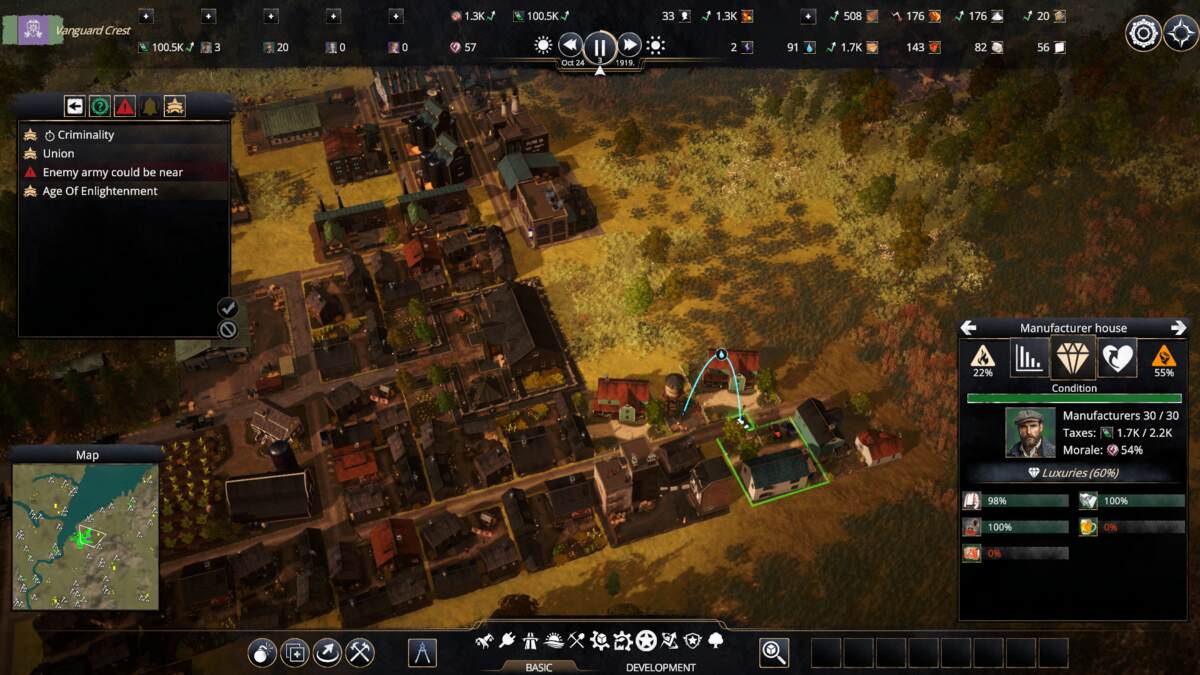Show warnings using the red triangle filter
This screenshot has width=1200, height=675.
pyautogui.click(x=125, y=106)
